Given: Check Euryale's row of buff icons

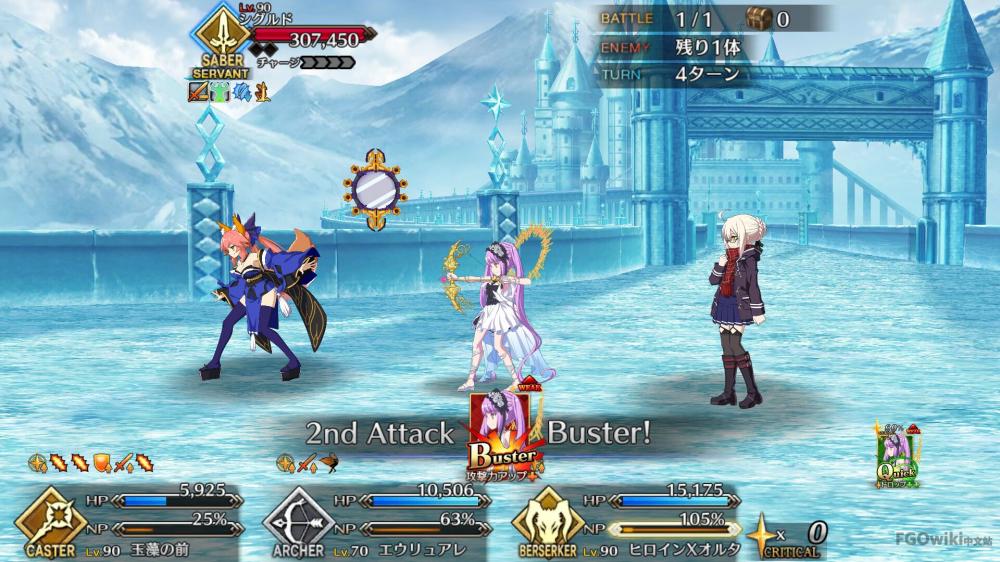Looking at the screenshot, I should click(309, 462).
